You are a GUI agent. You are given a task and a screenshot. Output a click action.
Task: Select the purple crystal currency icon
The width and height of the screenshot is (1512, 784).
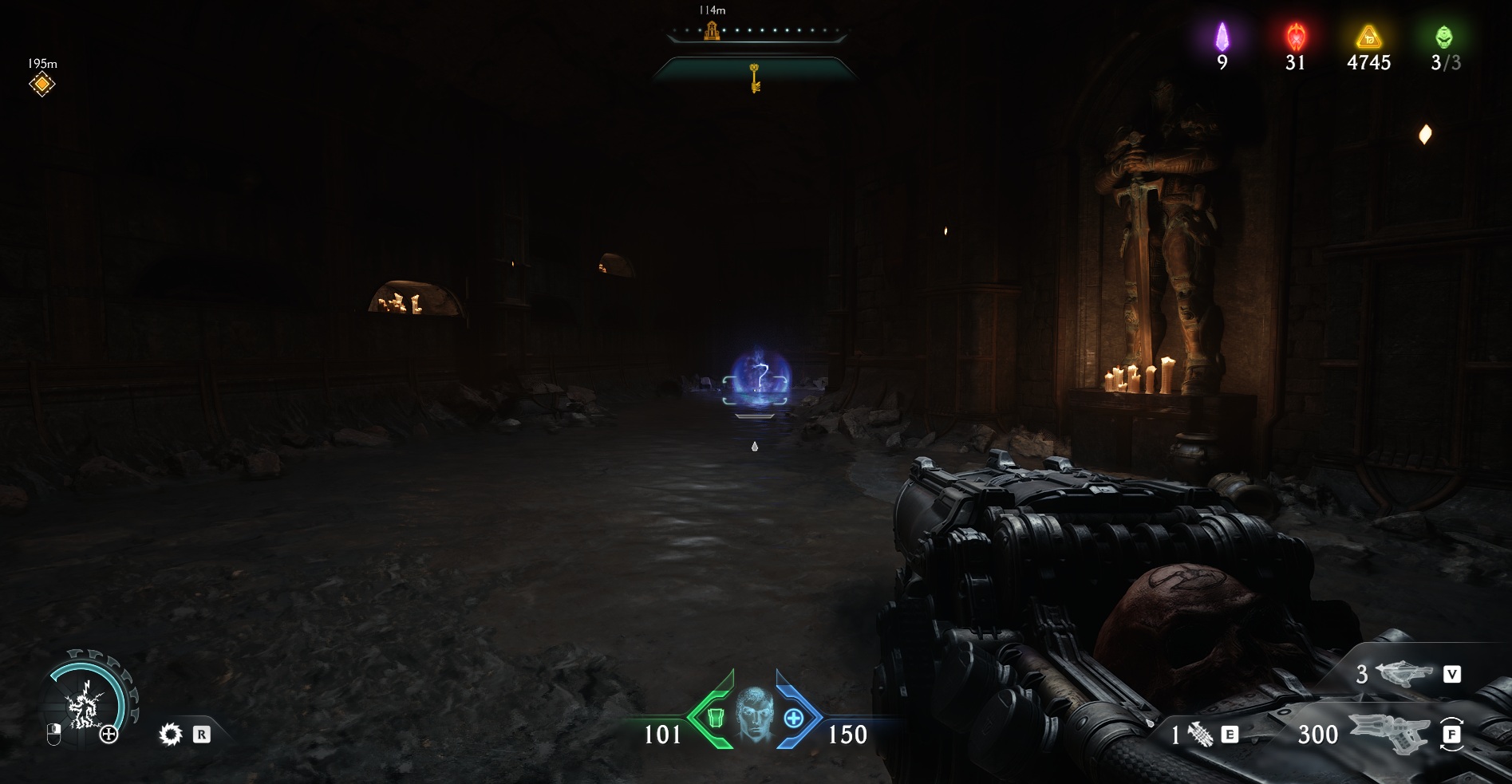point(1222,37)
